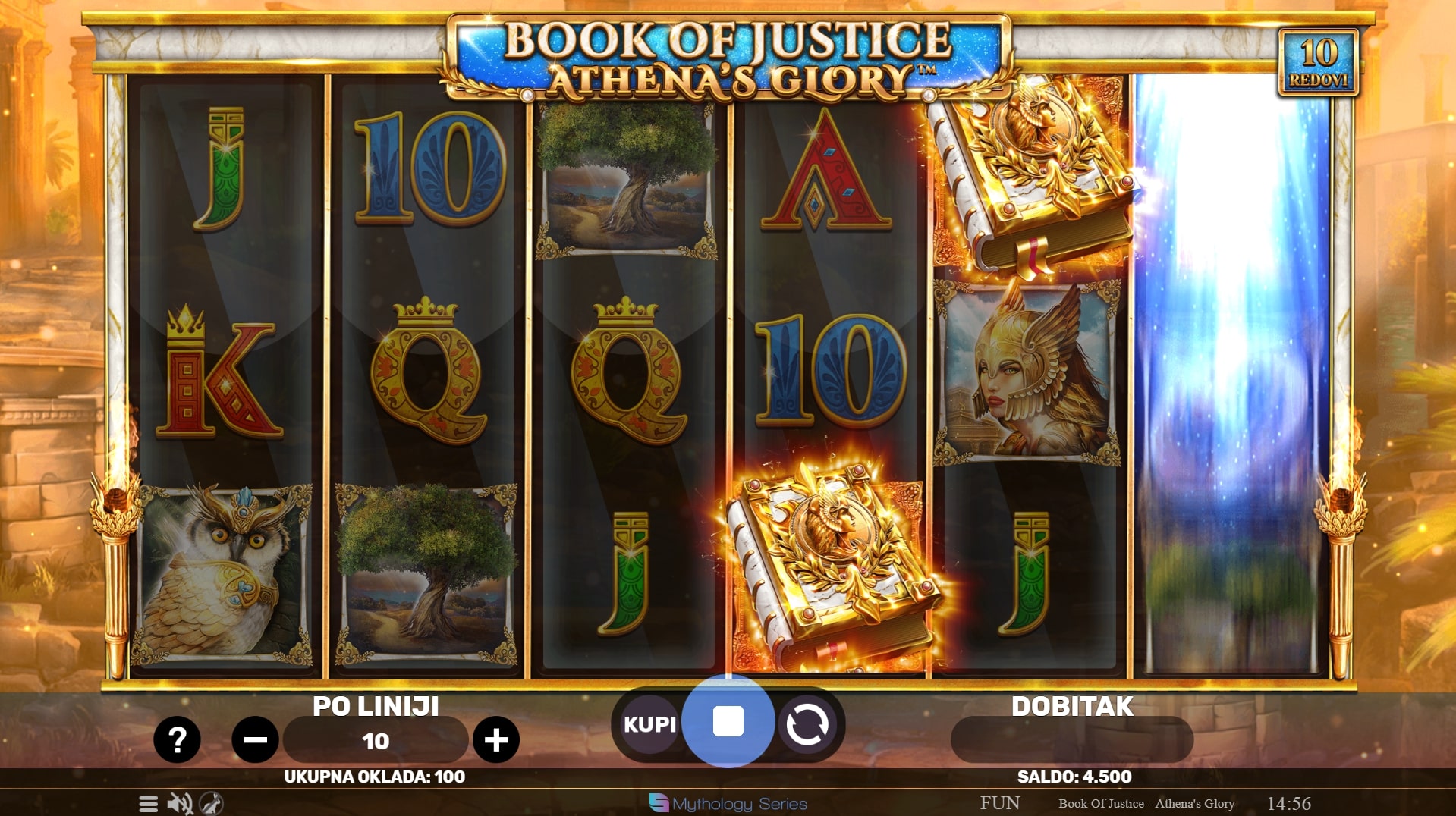
Task: Toggle the rabbit turbo spin icon
Action: tap(211, 803)
